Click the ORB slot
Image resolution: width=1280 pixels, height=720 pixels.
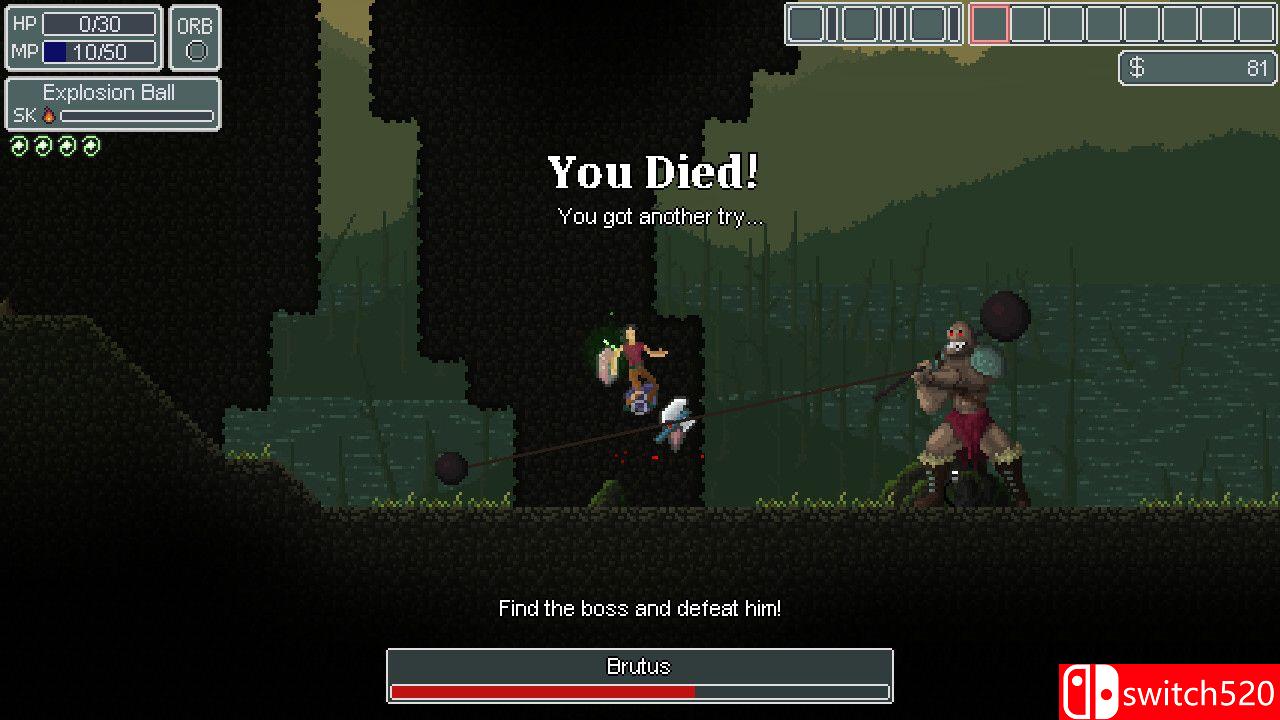click(x=195, y=39)
